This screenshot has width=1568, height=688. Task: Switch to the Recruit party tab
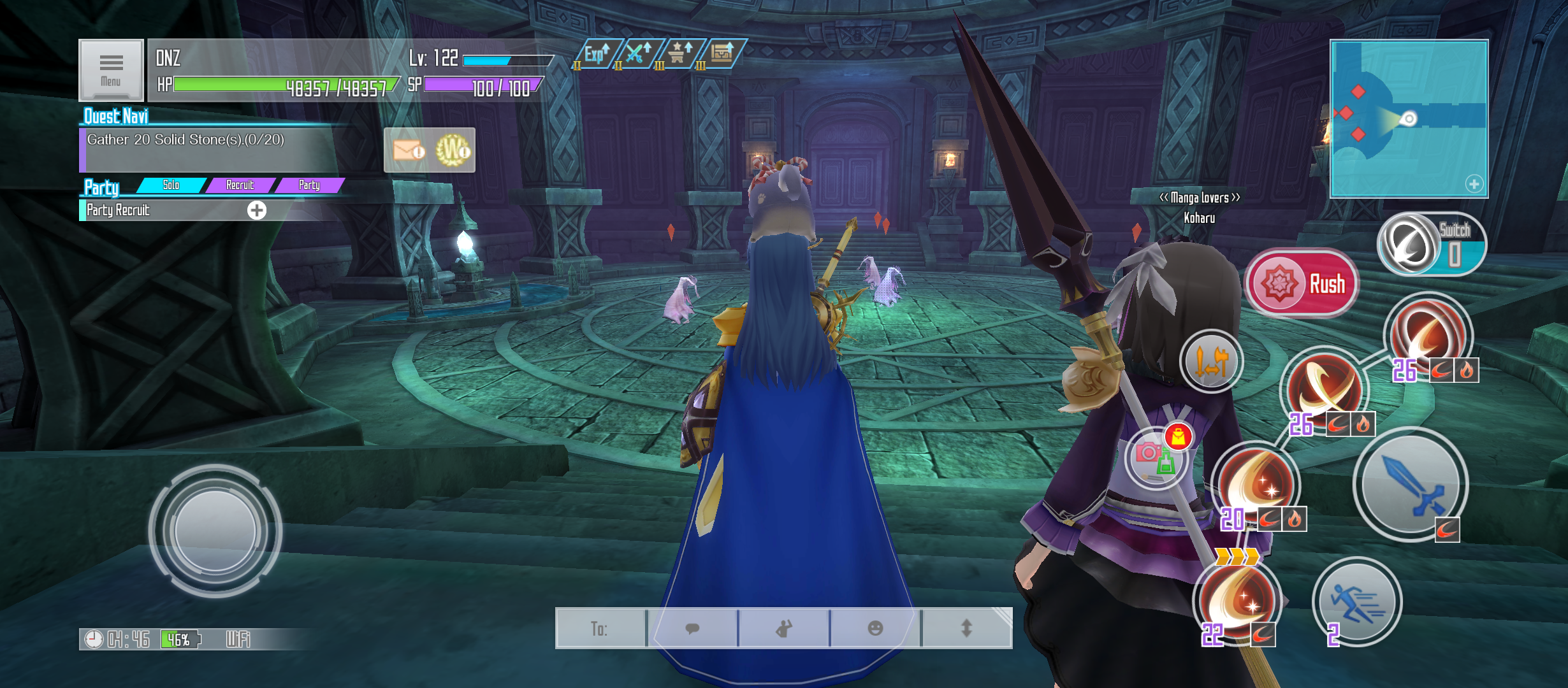240,185
